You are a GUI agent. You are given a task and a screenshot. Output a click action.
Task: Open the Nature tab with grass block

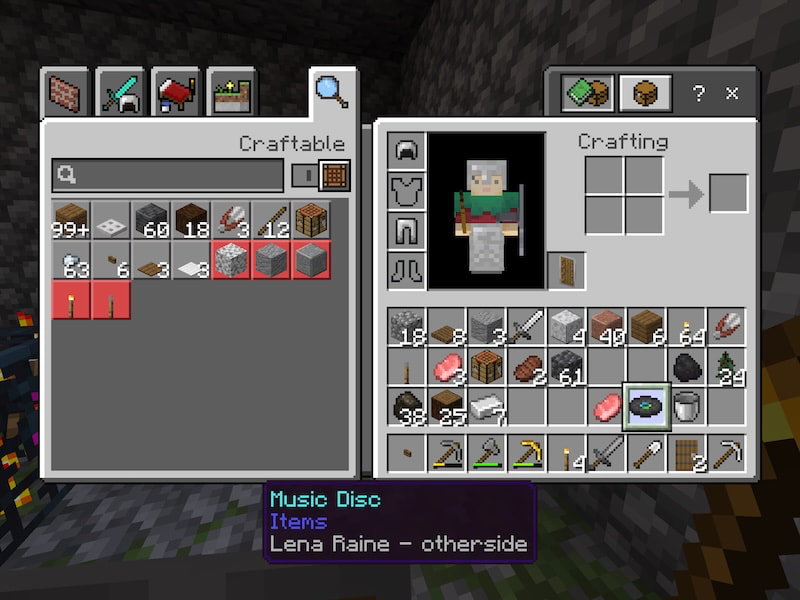coord(233,94)
